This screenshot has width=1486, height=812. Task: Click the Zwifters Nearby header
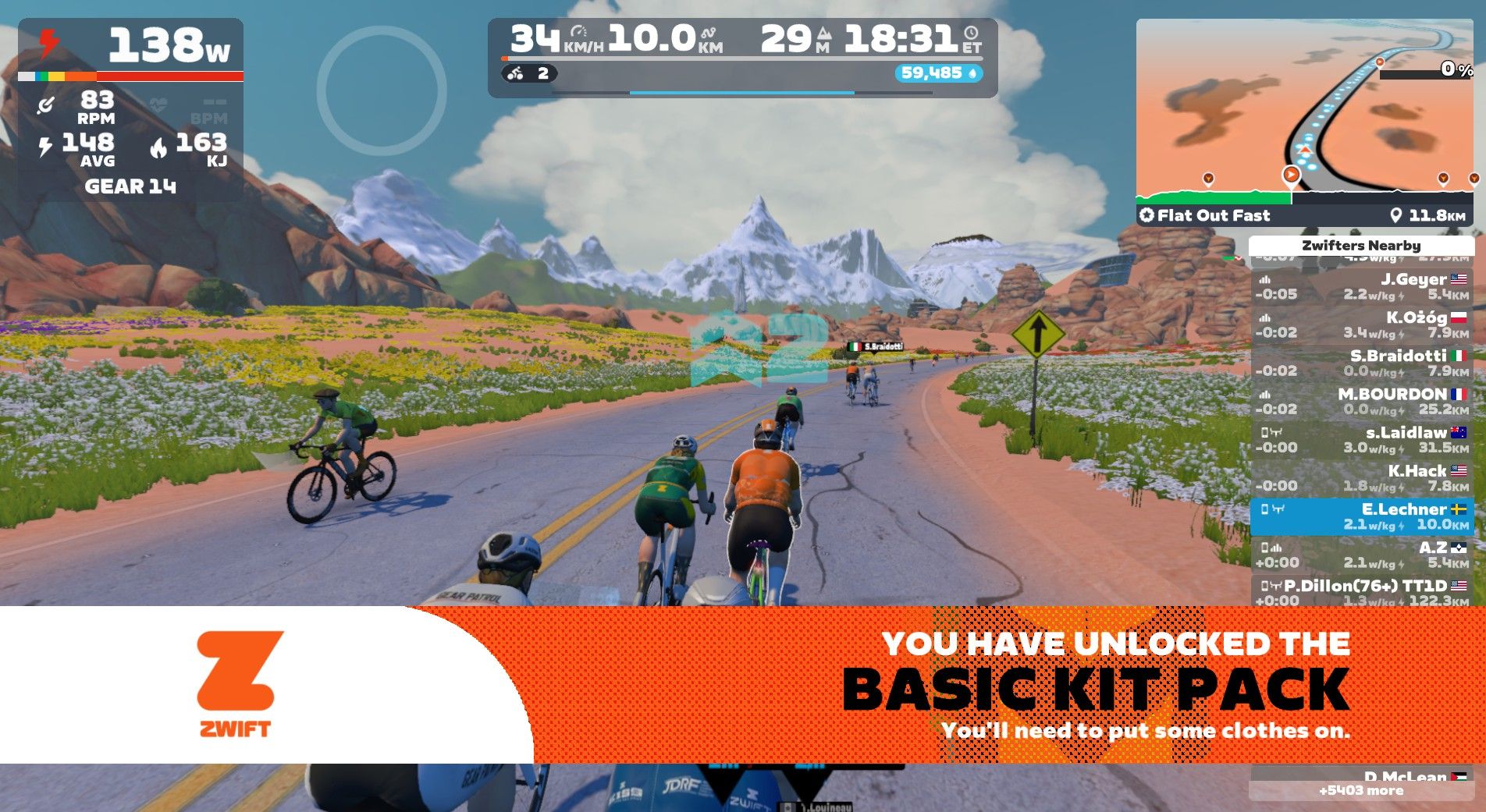(1361, 246)
